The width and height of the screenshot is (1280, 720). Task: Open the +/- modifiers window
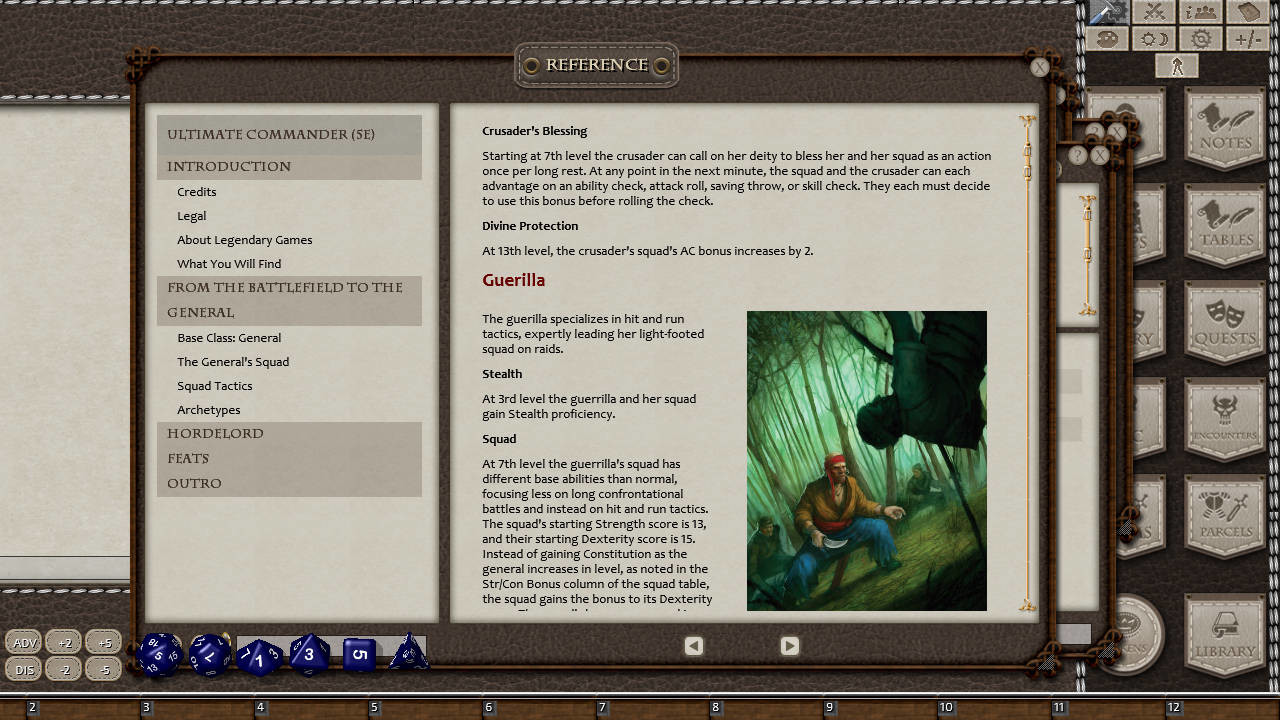click(x=1248, y=38)
